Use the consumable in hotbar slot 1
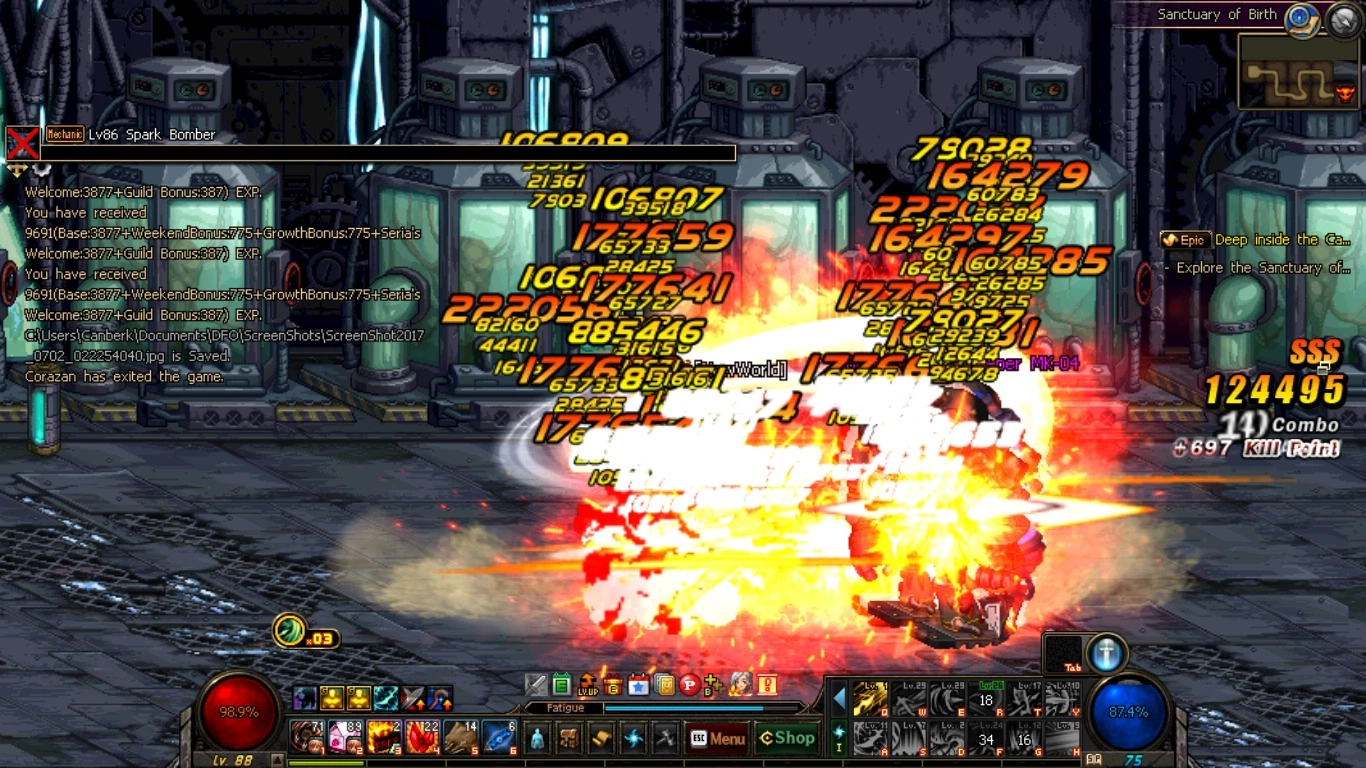 click(x=306, y=737)
